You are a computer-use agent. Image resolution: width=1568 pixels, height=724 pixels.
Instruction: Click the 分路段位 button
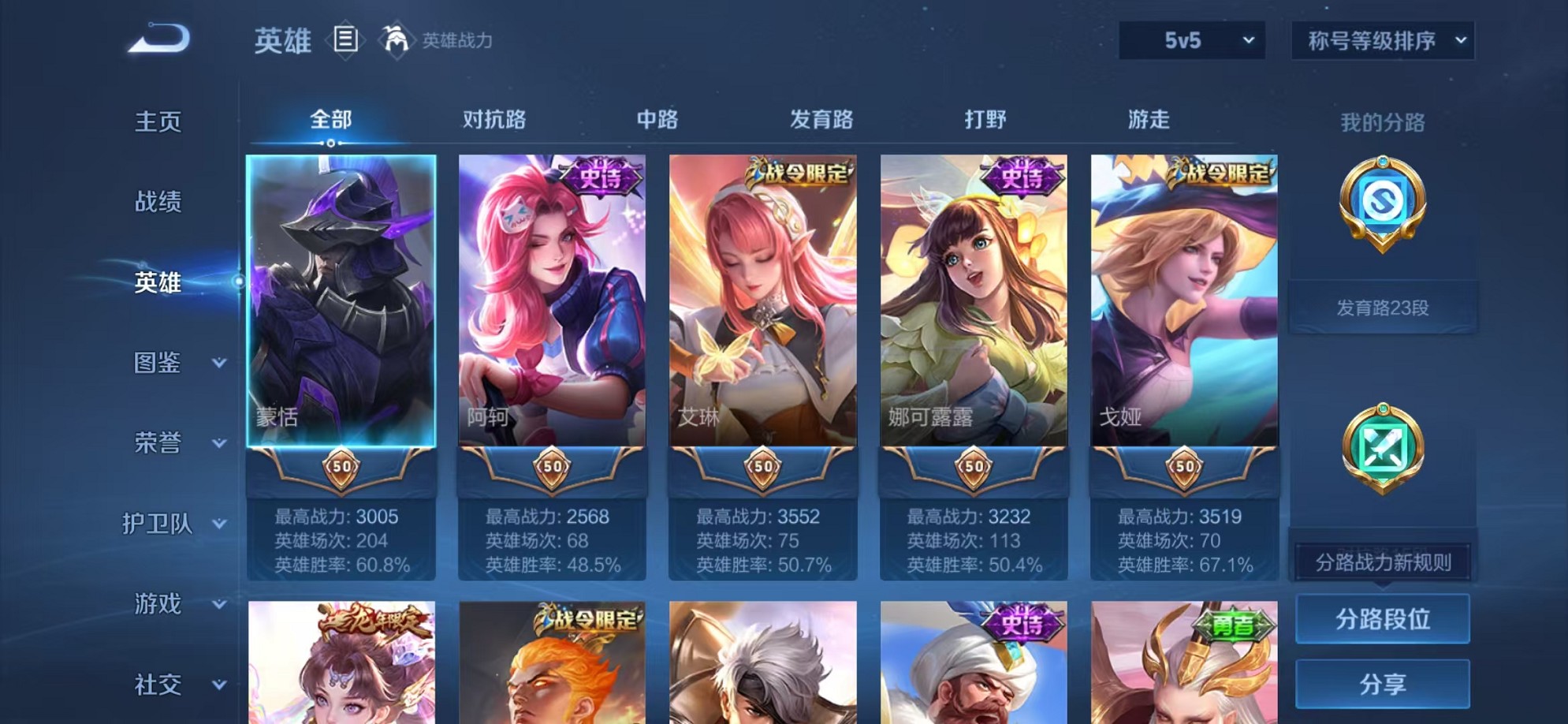point(1384,619)
